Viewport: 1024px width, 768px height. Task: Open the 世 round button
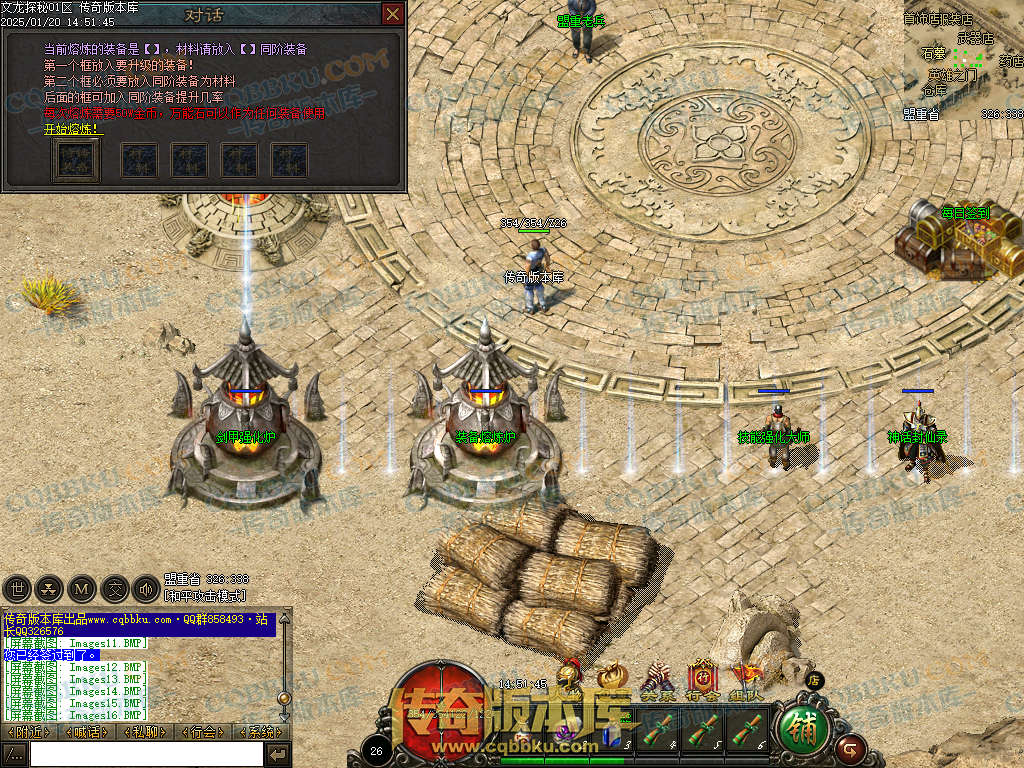17,589
